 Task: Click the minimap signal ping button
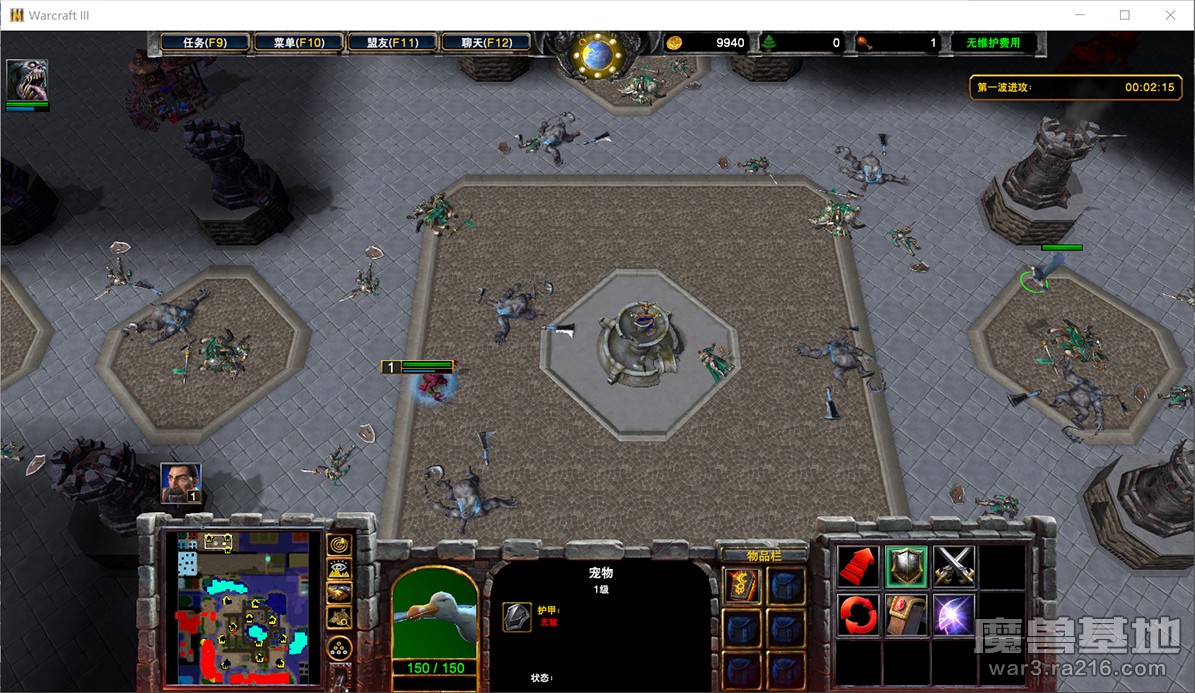tap(340, 545)
